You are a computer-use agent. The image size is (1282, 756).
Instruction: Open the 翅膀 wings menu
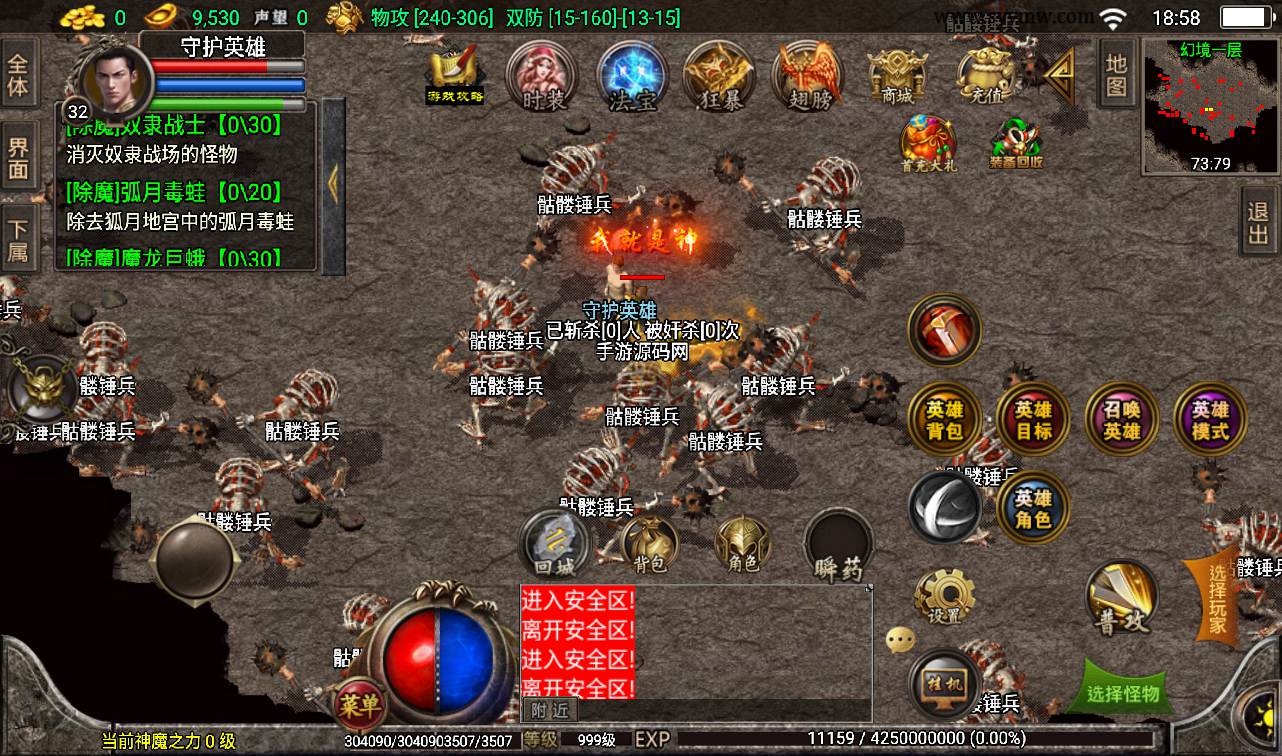coord(809,77)
